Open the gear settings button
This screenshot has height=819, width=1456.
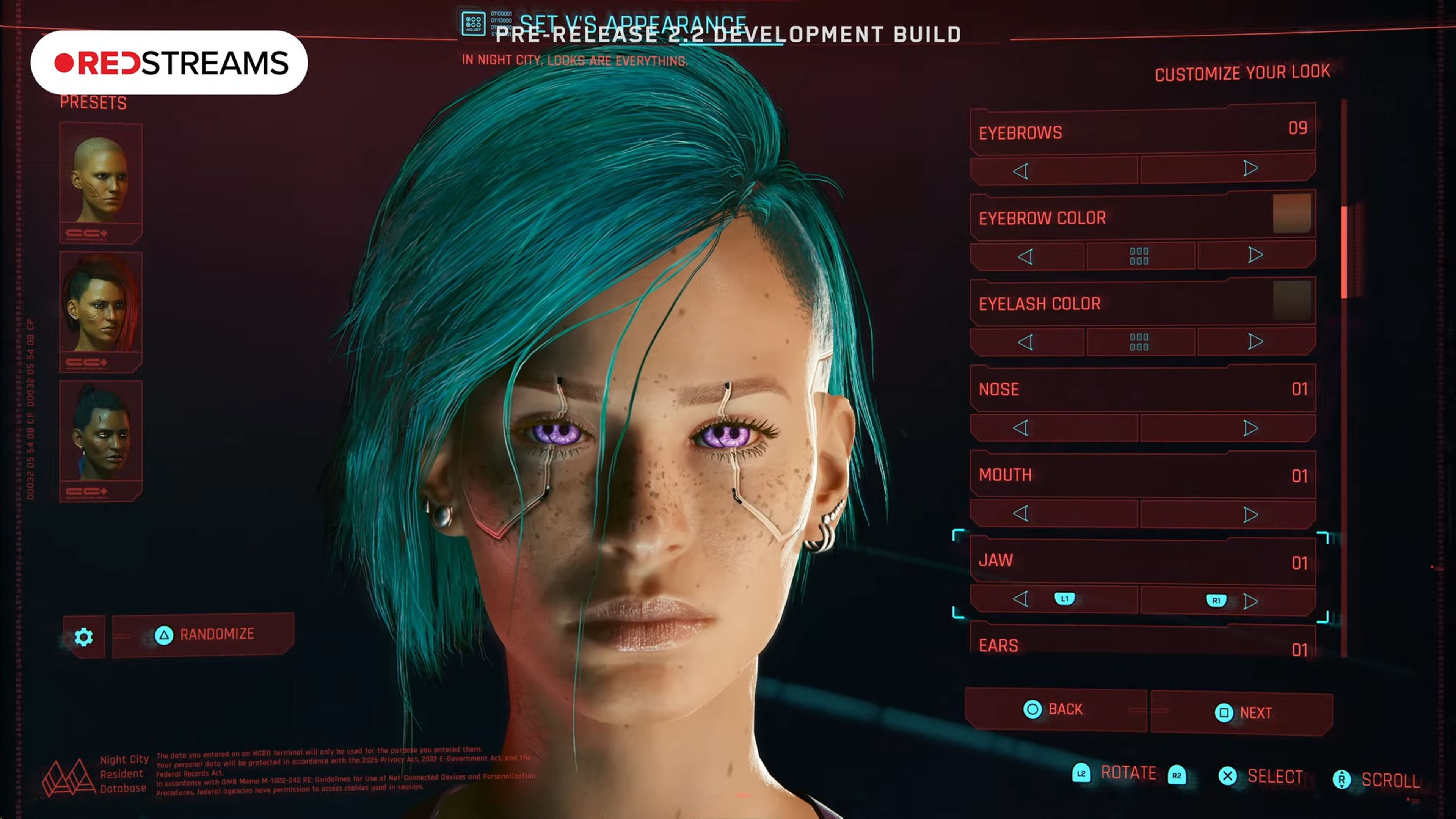point(84,637)
